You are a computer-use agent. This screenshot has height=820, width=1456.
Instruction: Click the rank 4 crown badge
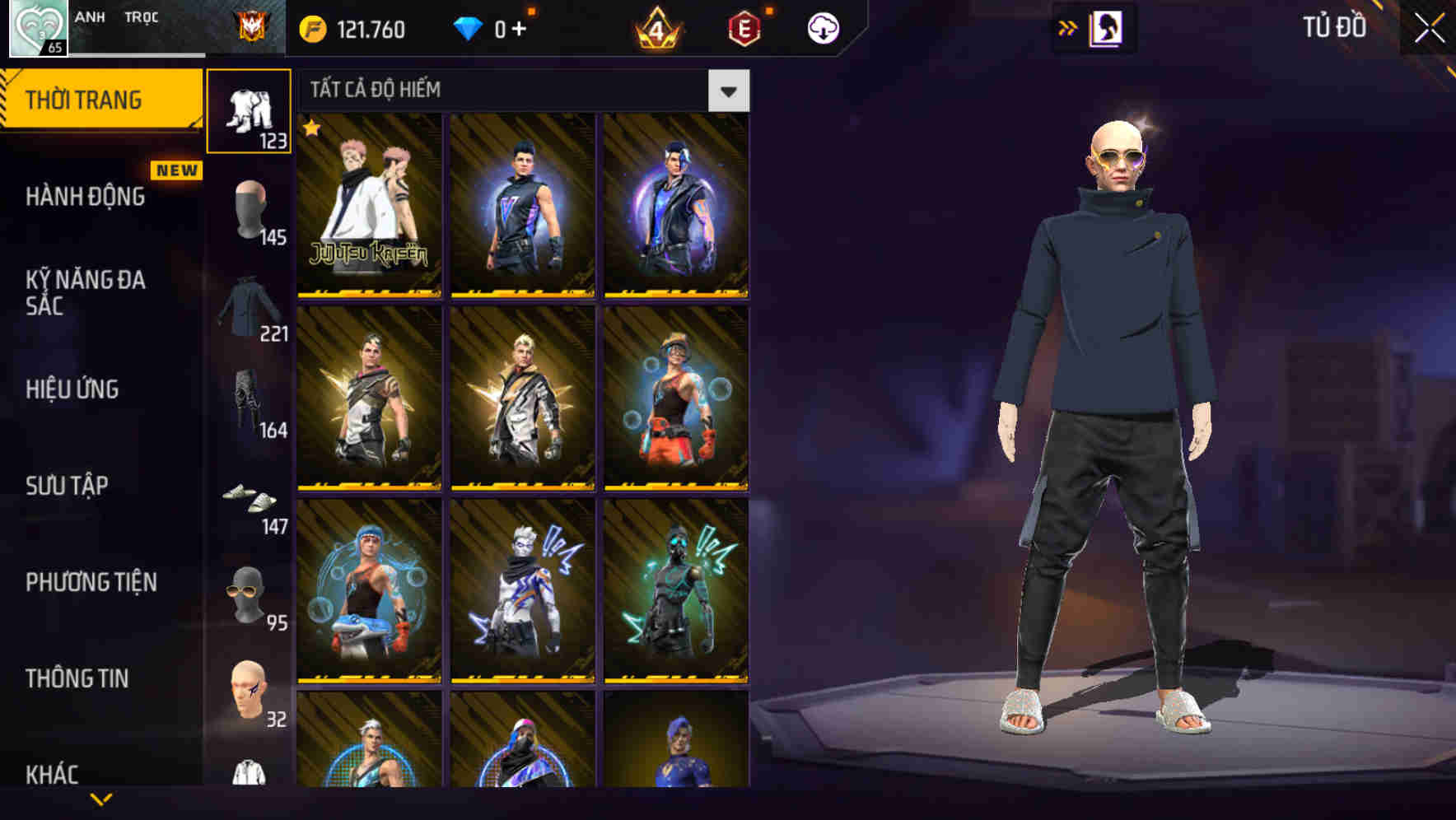pyautogui.click(x=656, y=27)
